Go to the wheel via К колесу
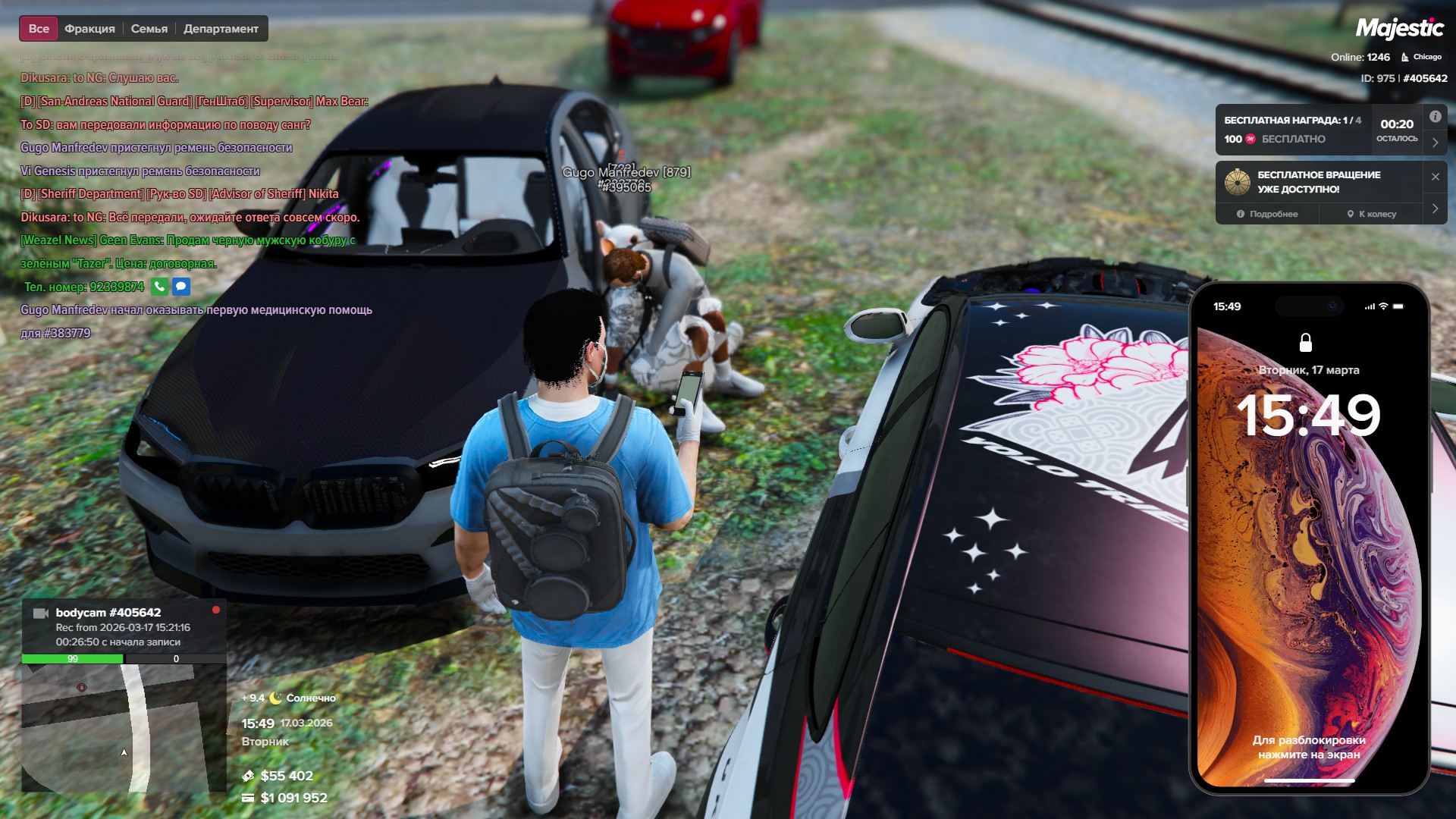Screen dimensions: 1456x819 [1371, 214]
